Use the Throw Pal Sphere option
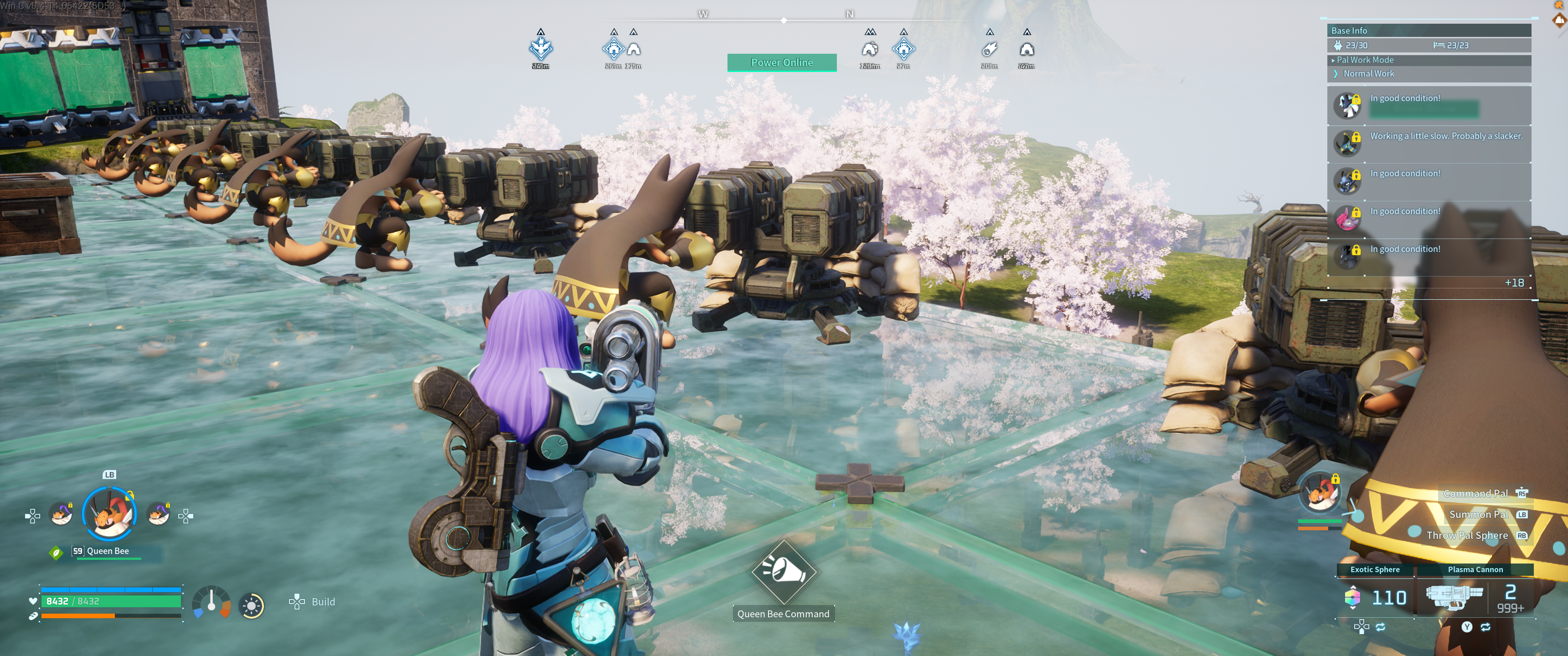 pyautogui.click(x=1467, y=536)
